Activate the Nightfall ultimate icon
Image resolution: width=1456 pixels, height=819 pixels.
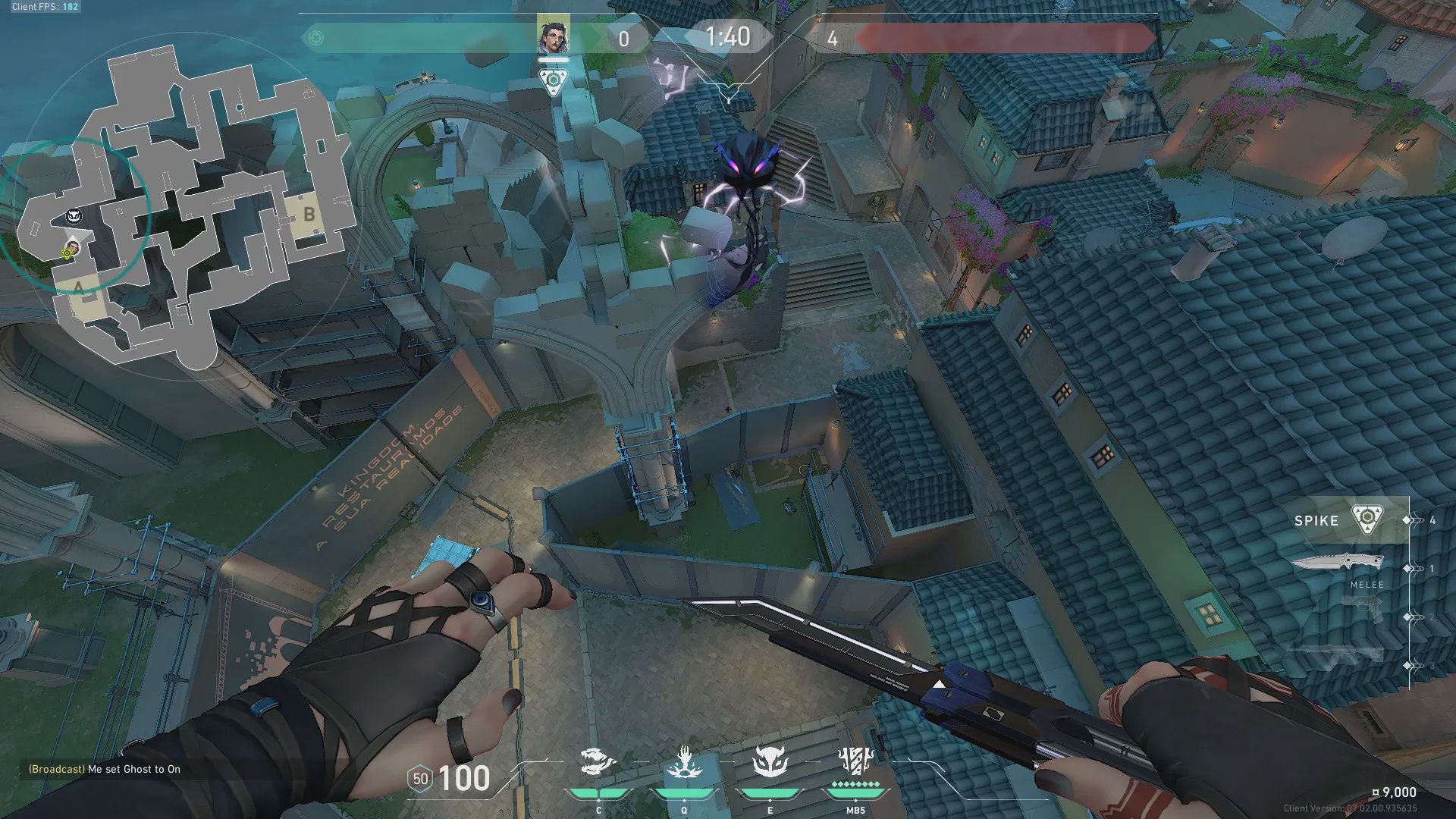(855, 761)
